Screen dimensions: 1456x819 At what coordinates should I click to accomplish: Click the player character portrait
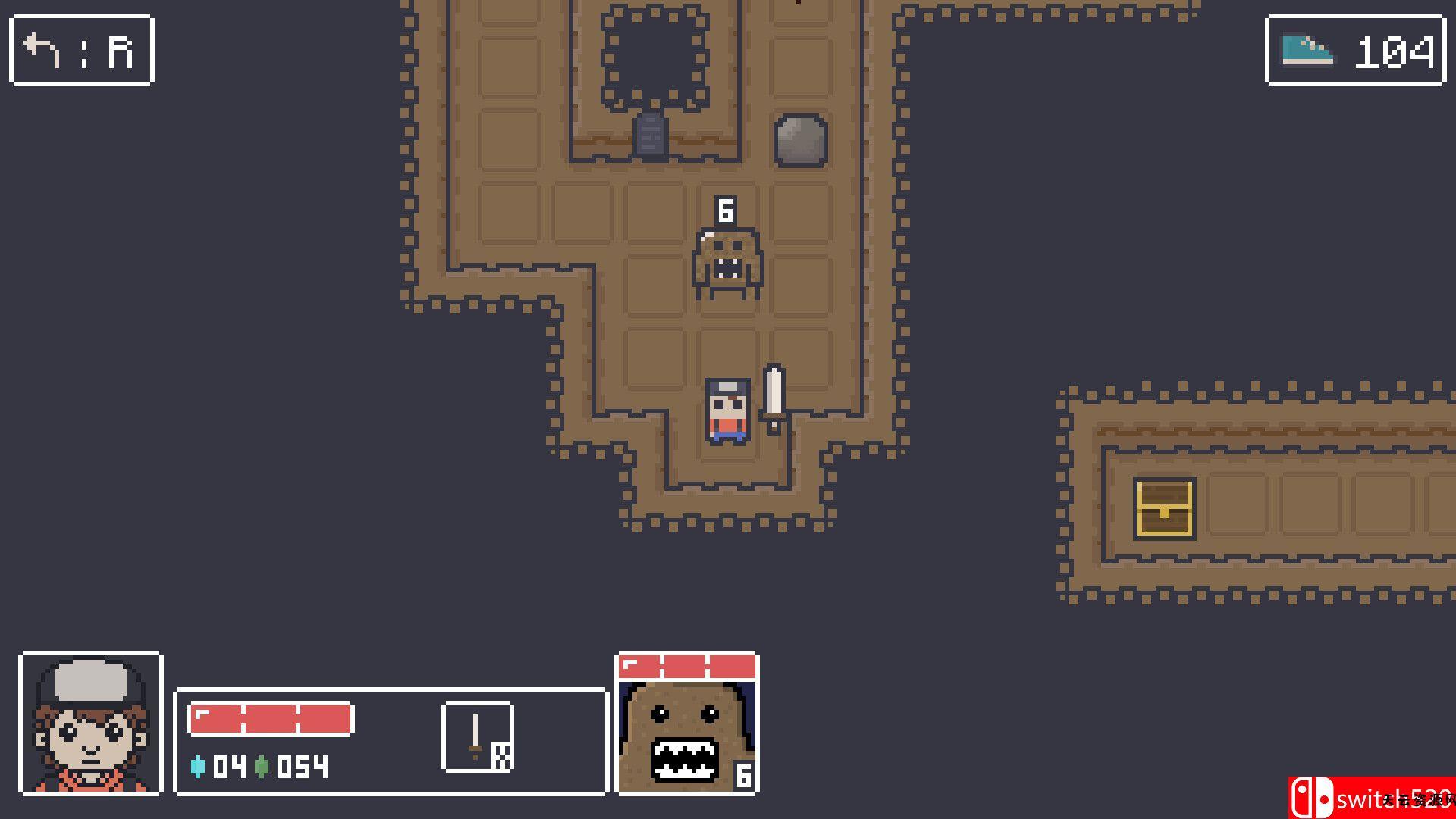[91, 723]
